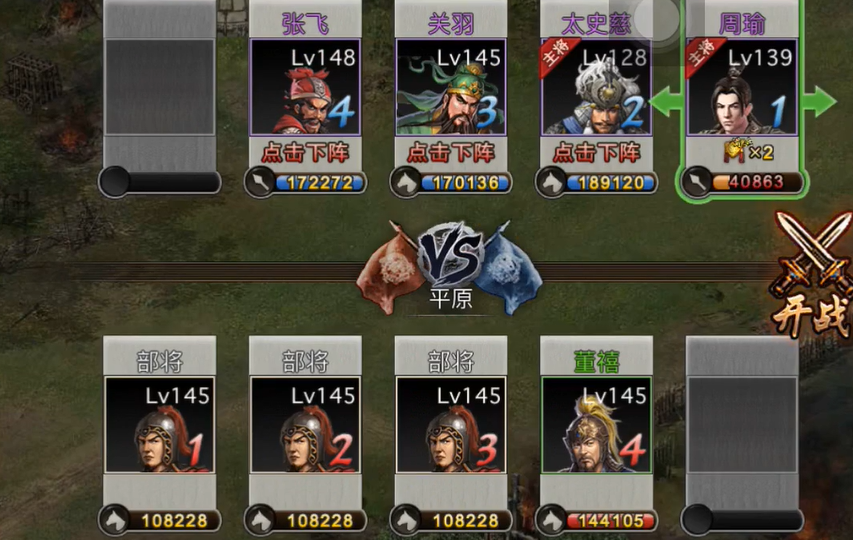Remove 太史慈 via his 点击下阵 label

tap(597, 153)
